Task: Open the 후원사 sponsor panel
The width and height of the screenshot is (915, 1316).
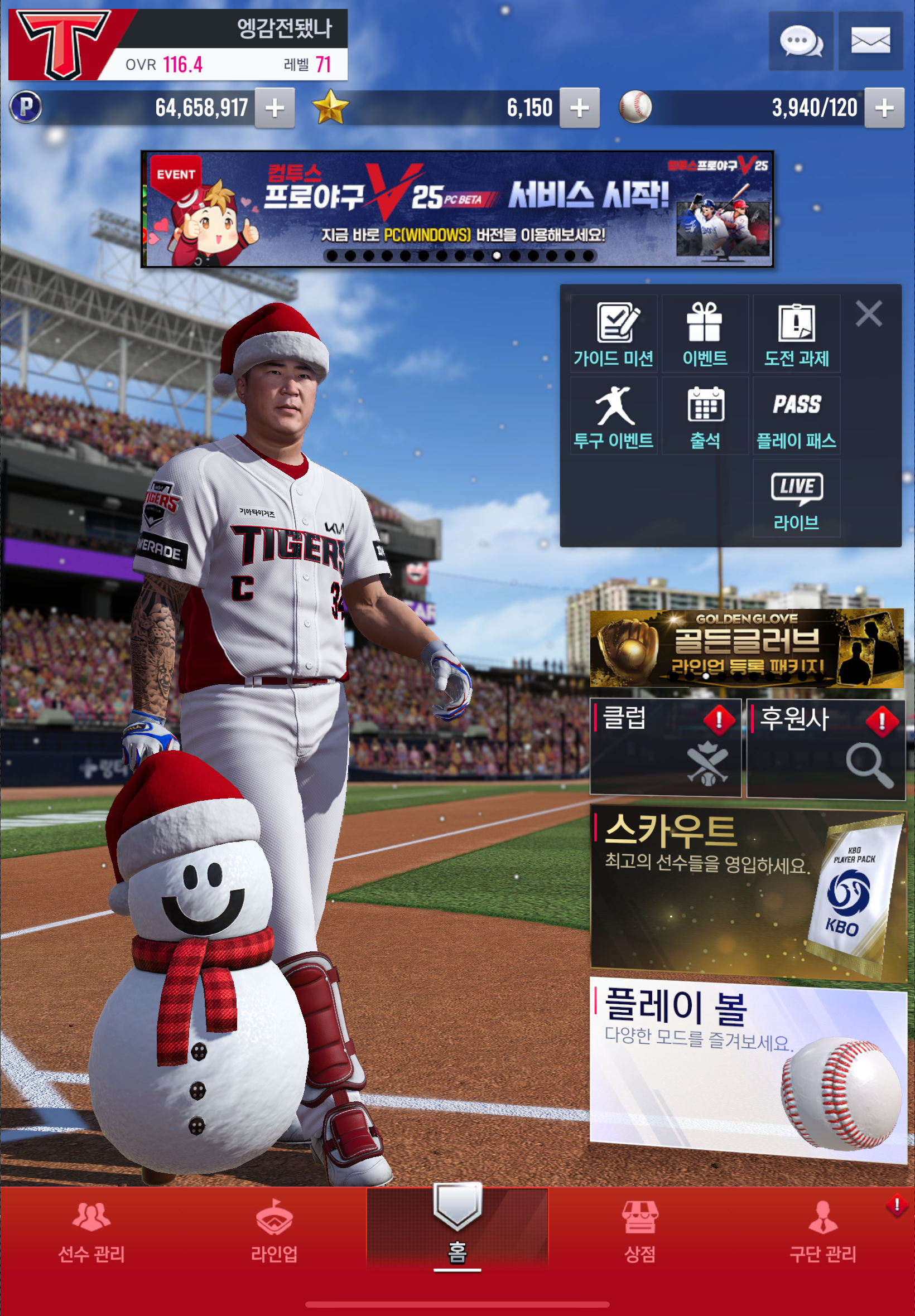Action: click(x=826, y=747)
